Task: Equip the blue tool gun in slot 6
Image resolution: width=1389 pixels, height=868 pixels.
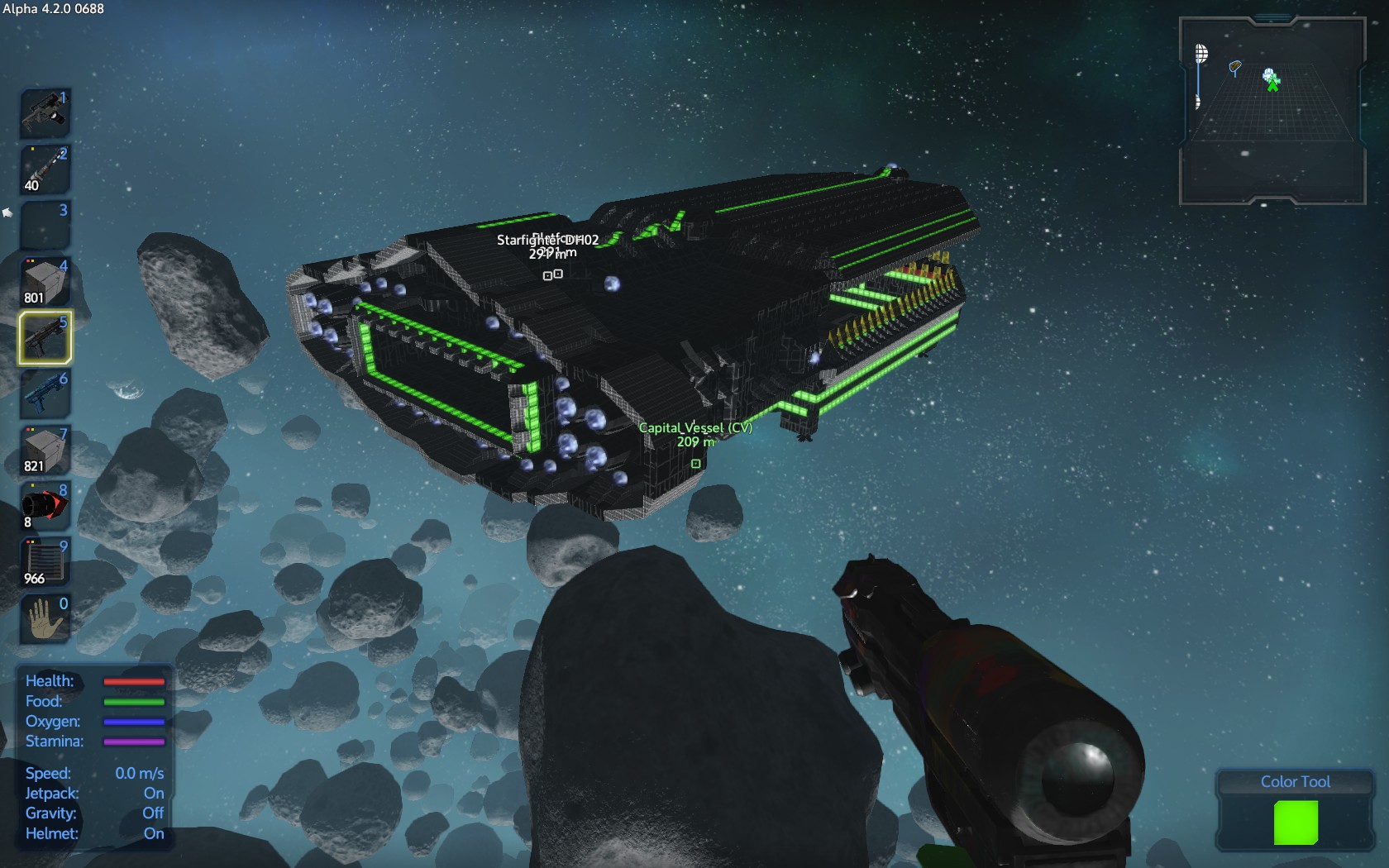Action: pos(45,393)
